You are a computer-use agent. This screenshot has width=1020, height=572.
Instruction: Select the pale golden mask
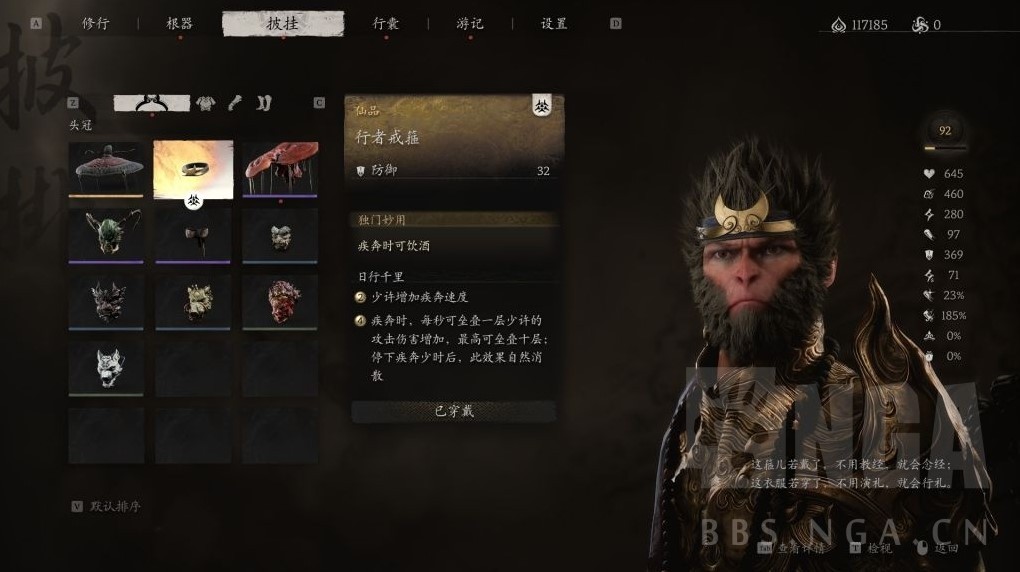click(193, 303)
